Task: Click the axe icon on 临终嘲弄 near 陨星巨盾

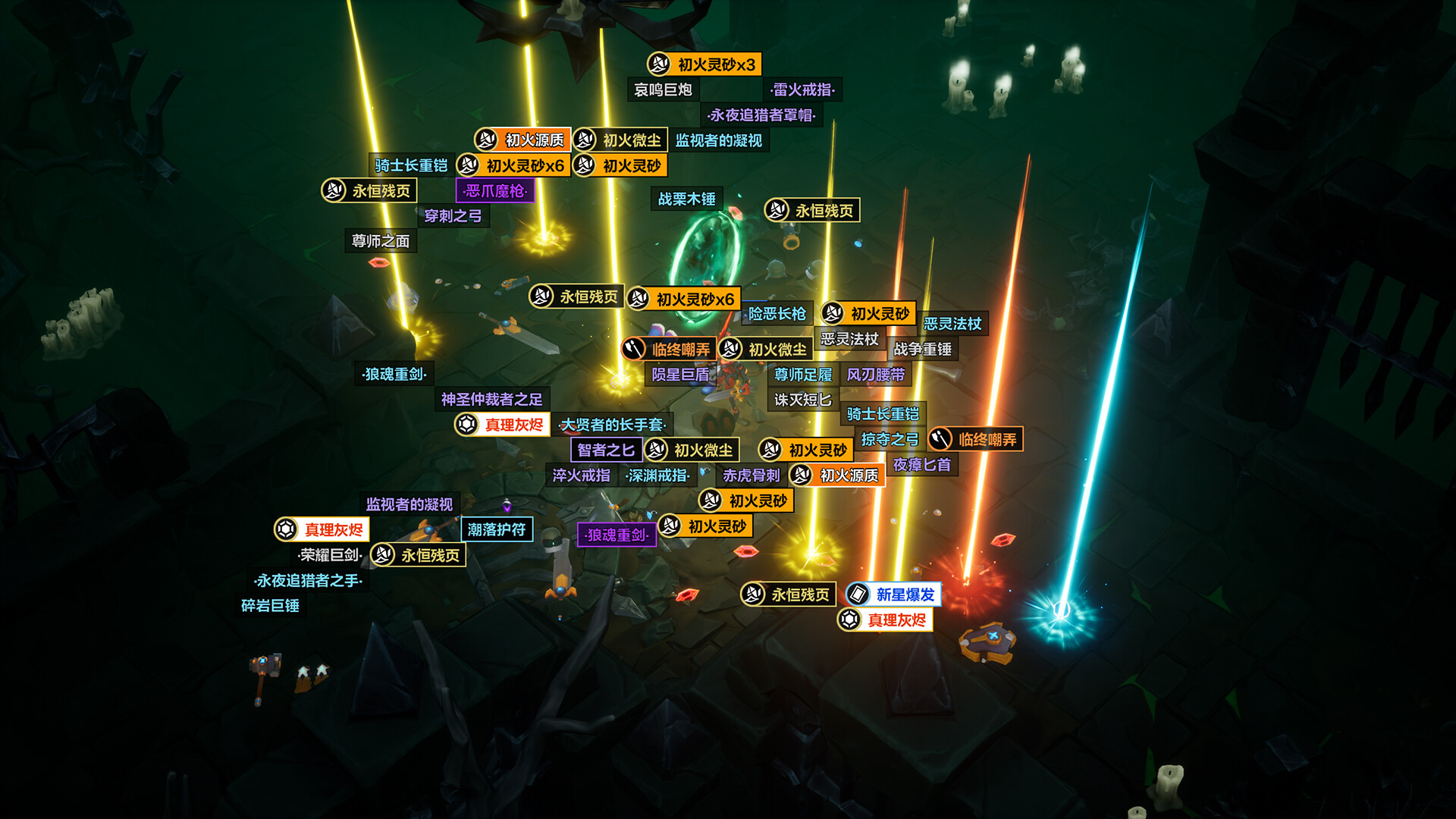Action: (x=634, y=349)
